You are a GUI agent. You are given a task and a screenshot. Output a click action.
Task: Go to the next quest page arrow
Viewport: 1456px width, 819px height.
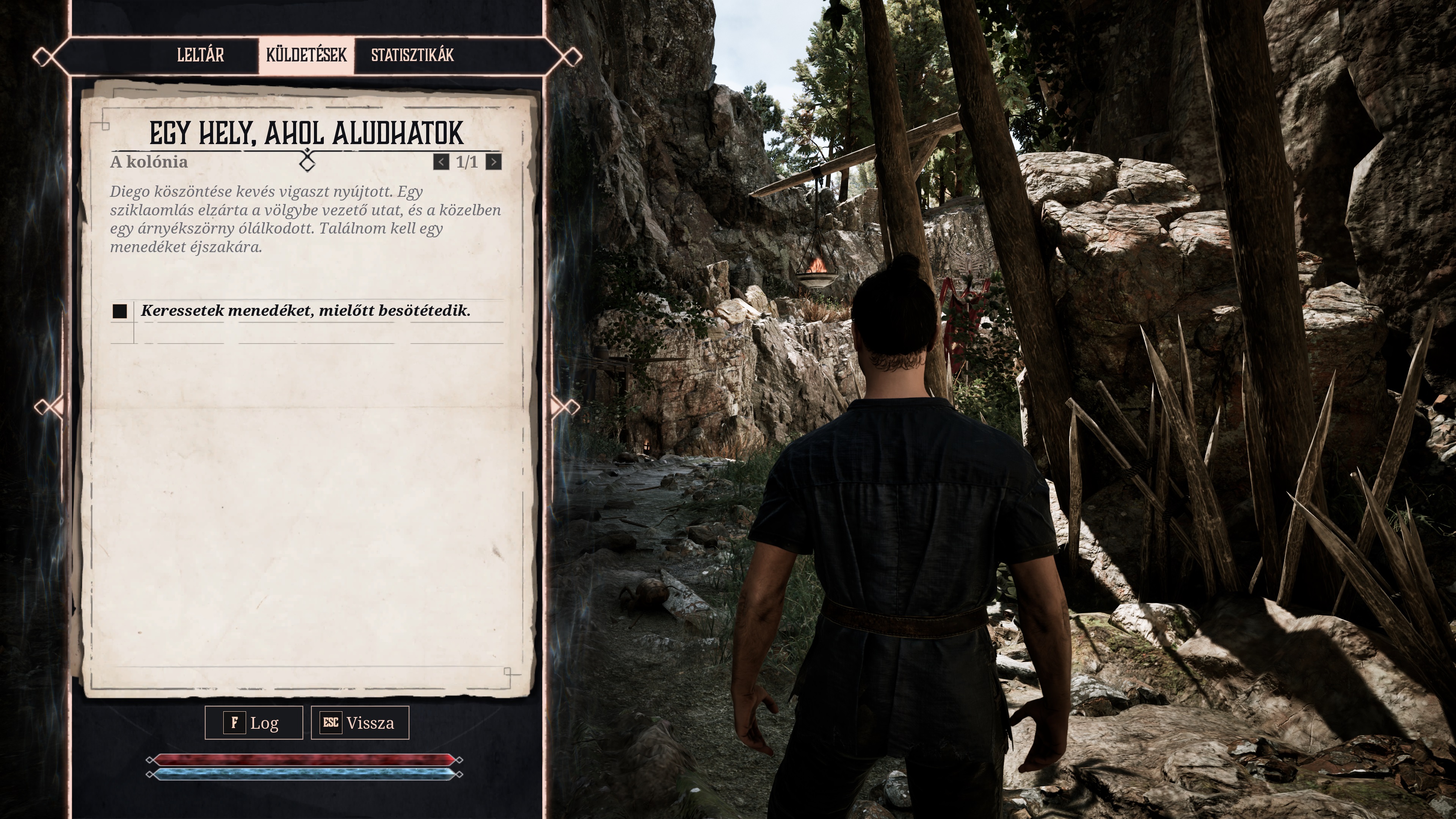coord(493,162)
